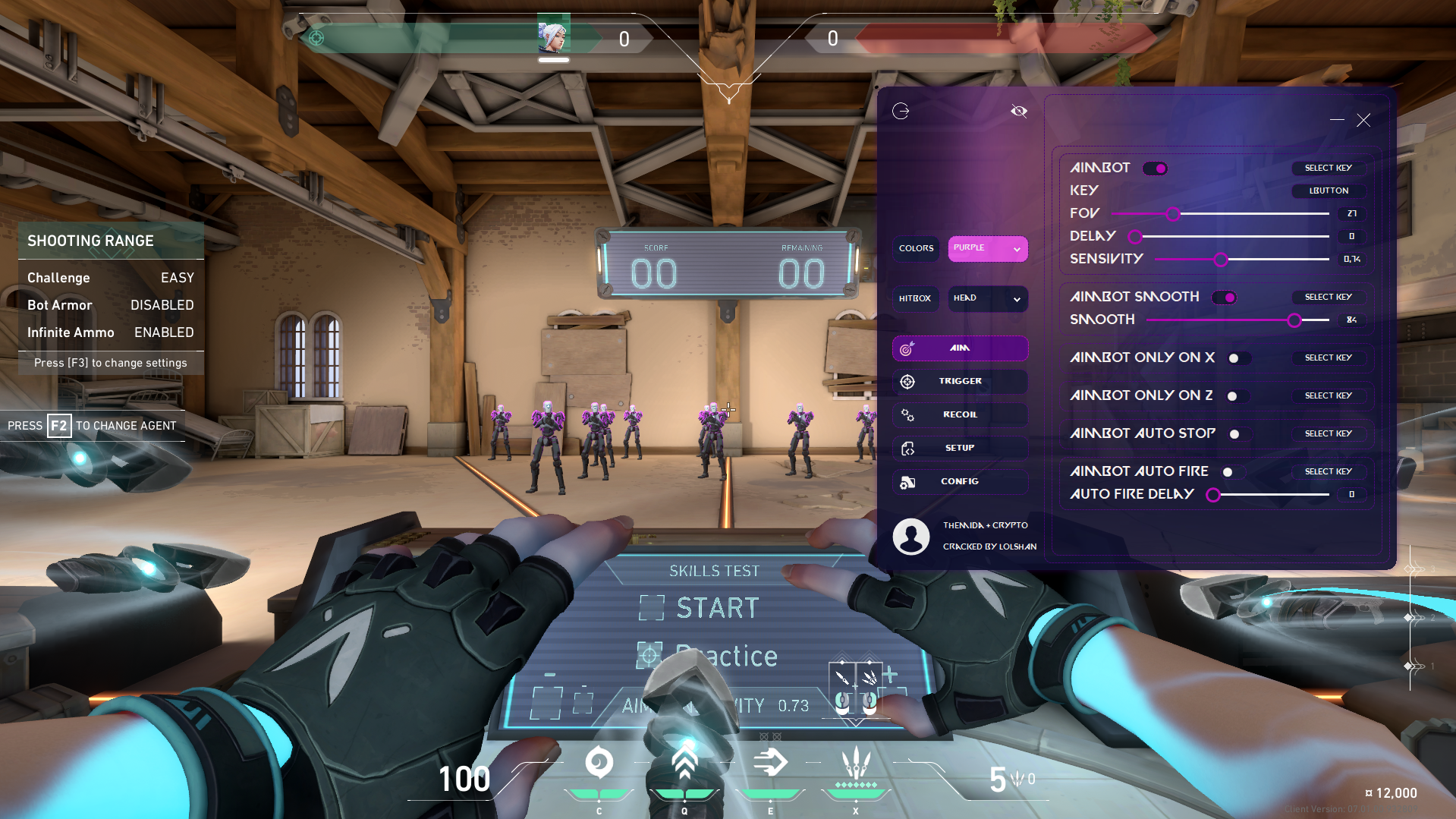Viewport: 1456px width, 819px height.
Task: Click the logout arrow icon
Action: point(901,112)
